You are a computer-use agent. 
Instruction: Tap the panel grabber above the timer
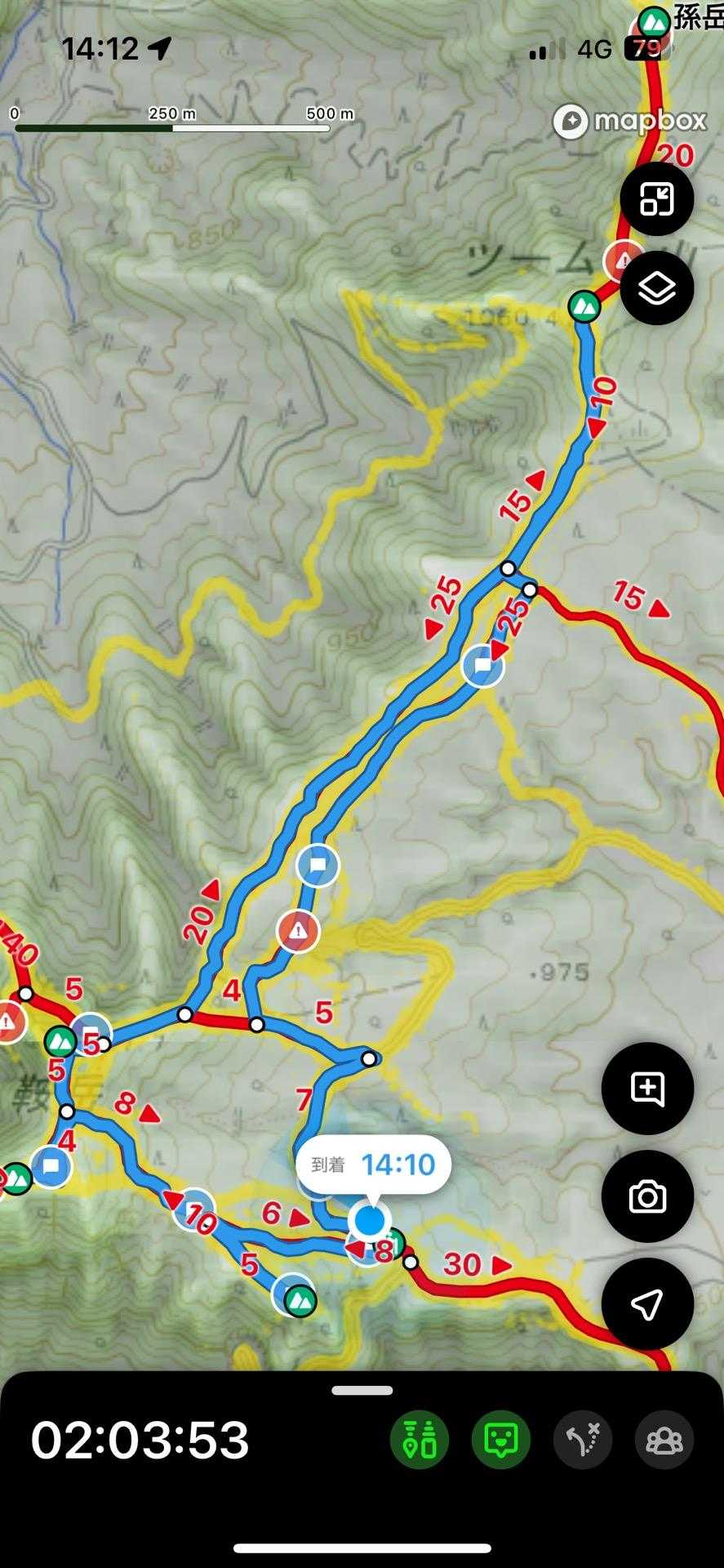pyautogui.click(x=362, y=1390)
